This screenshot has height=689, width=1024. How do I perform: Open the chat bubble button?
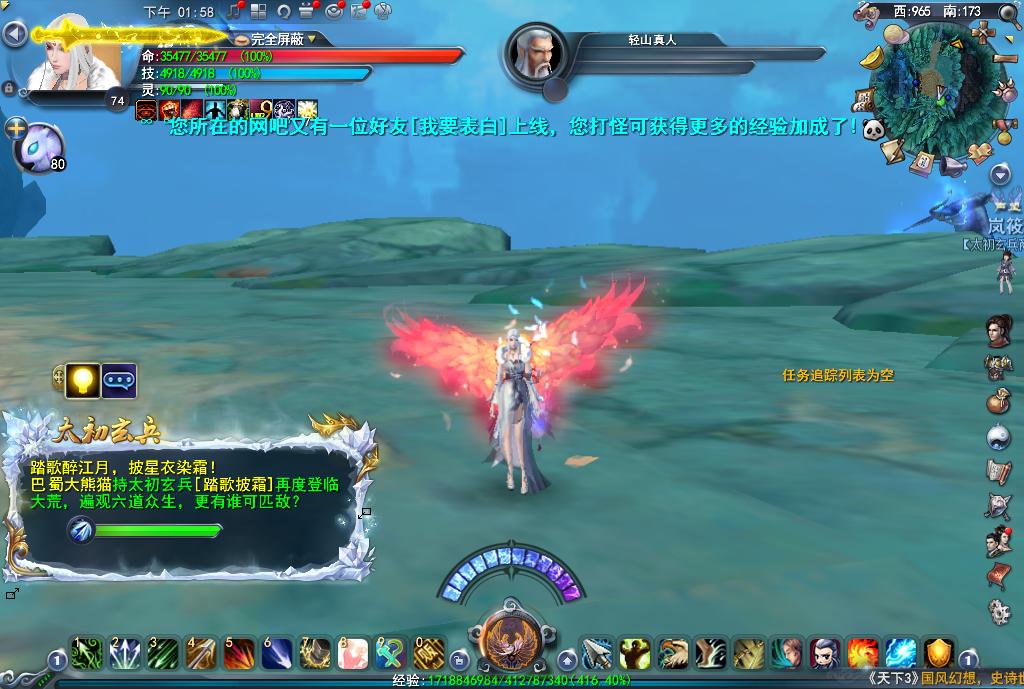(119, 380)
